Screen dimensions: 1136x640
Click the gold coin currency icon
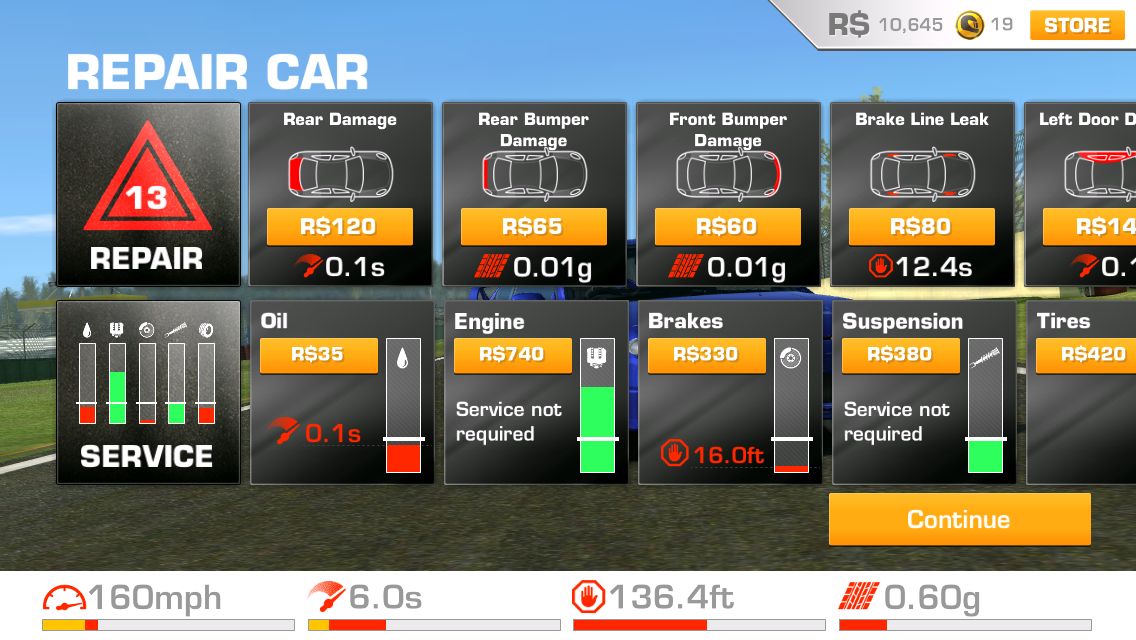[968, 25]
